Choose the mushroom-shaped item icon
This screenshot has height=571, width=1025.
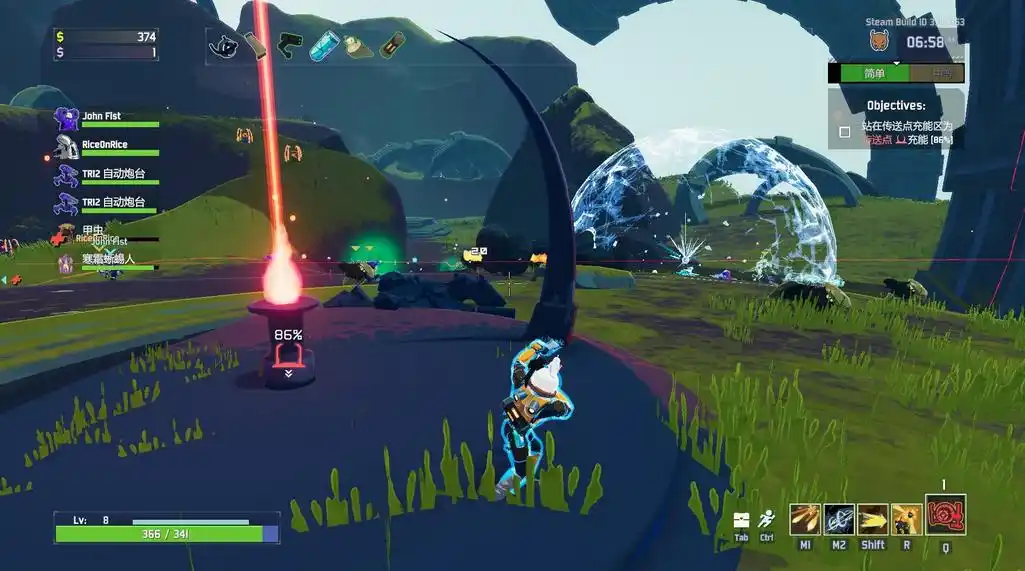358,45
